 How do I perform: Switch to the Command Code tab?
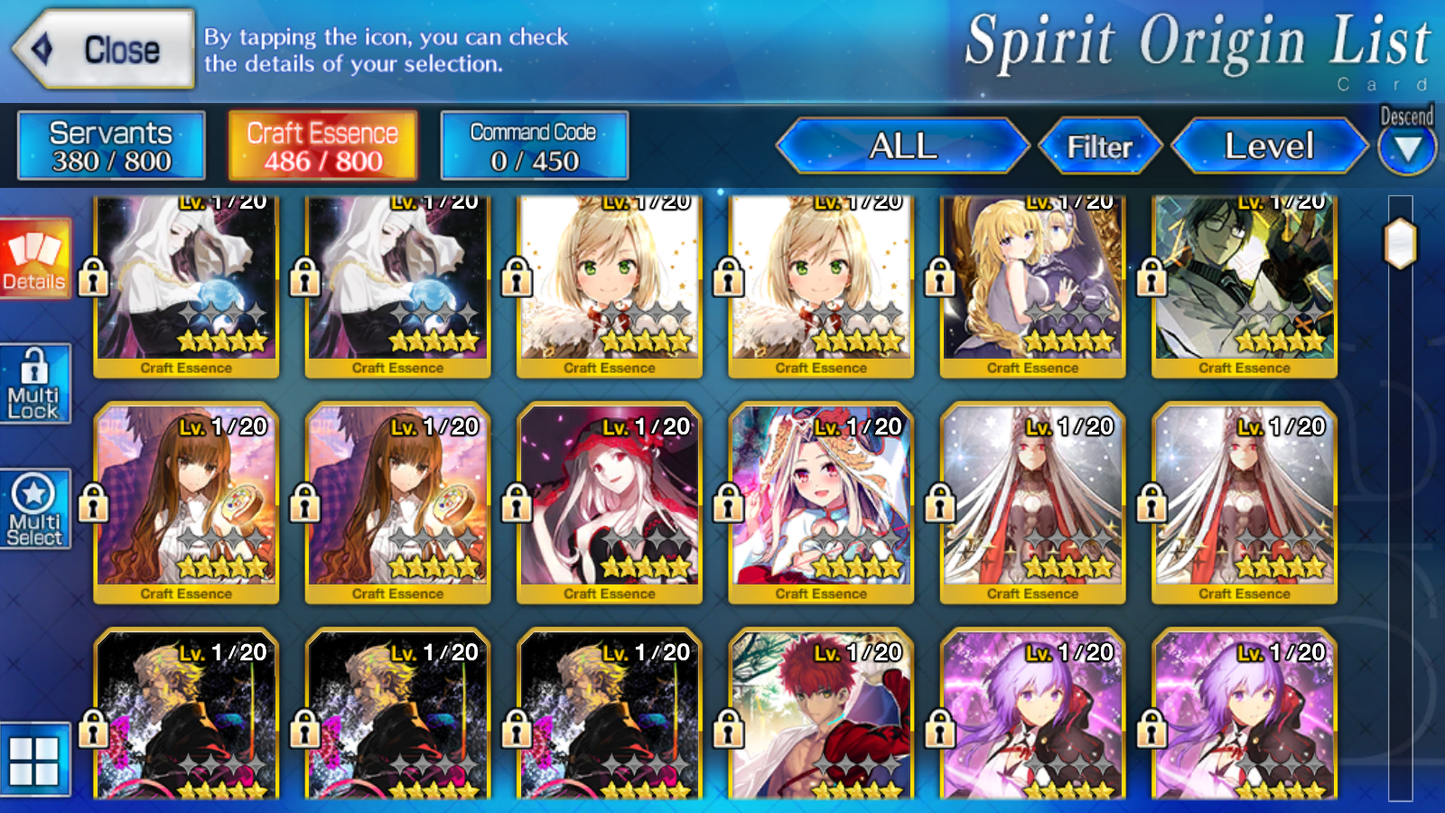(533, 143)
